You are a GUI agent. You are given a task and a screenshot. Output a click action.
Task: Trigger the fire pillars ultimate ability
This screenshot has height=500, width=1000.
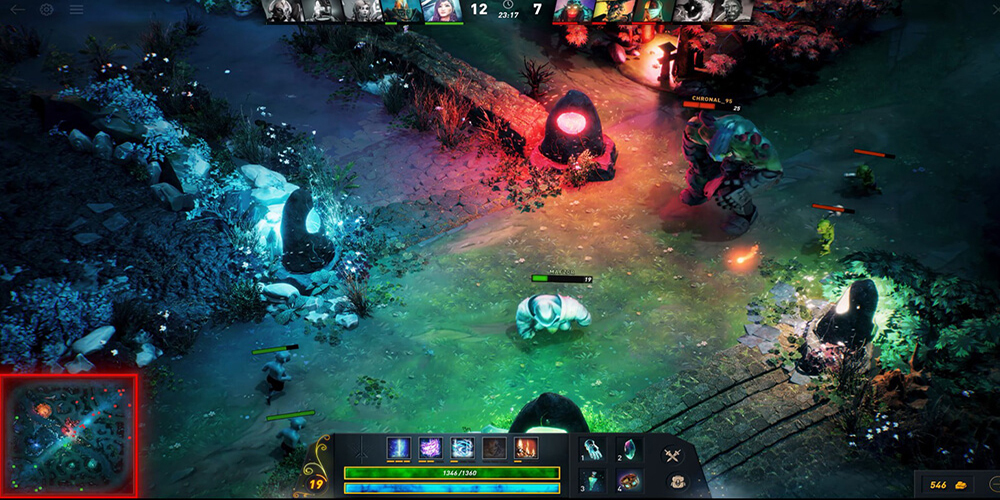pyautogui.click(x=526, y=448)
